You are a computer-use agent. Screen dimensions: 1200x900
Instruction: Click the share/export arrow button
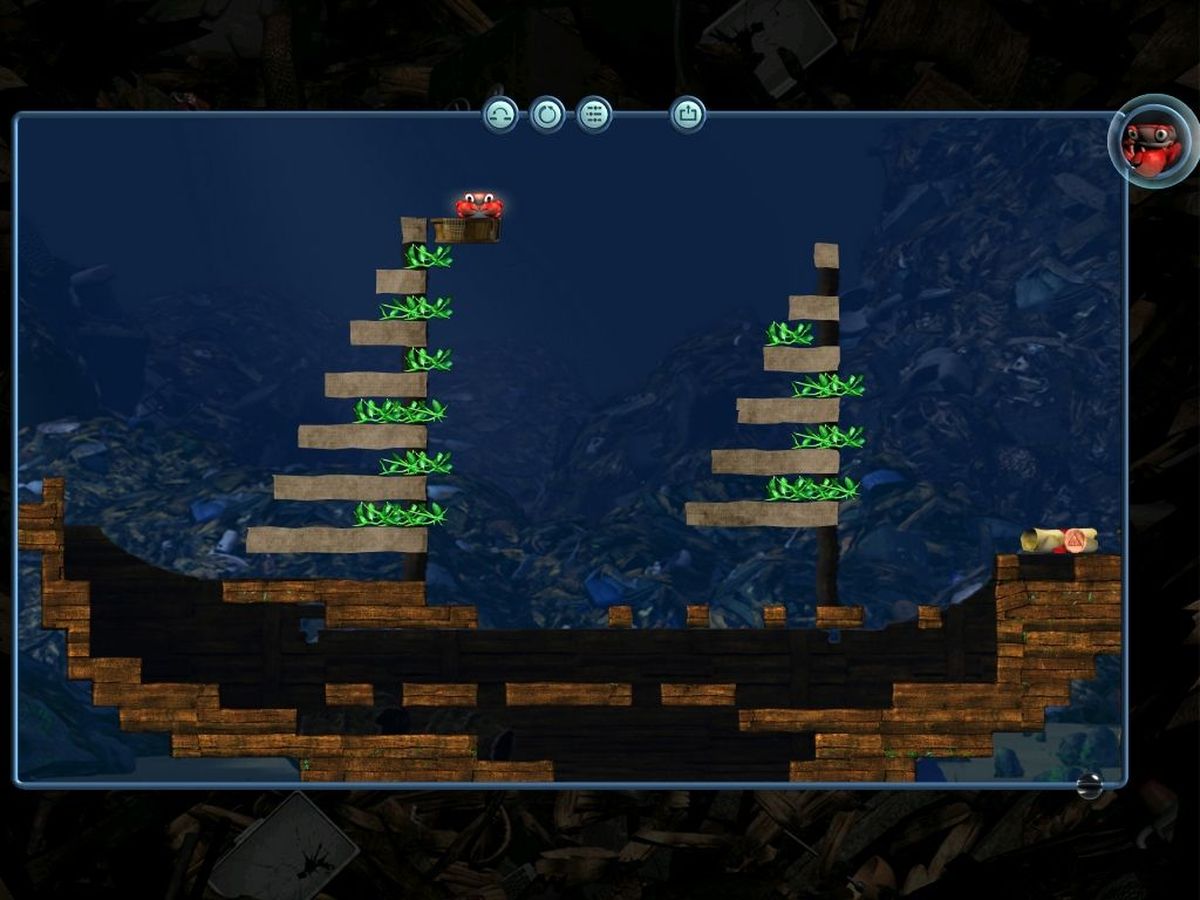pos(688,115)
